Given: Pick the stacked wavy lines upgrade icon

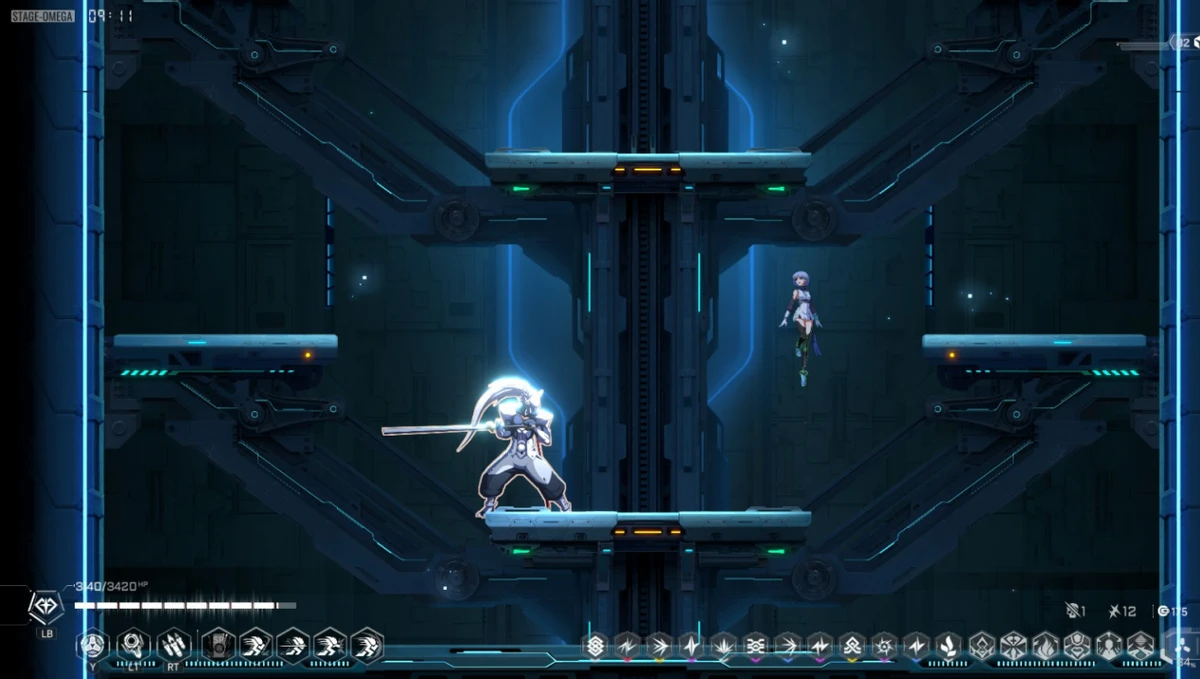Looking at the screenshot, I should pos(756,646).
